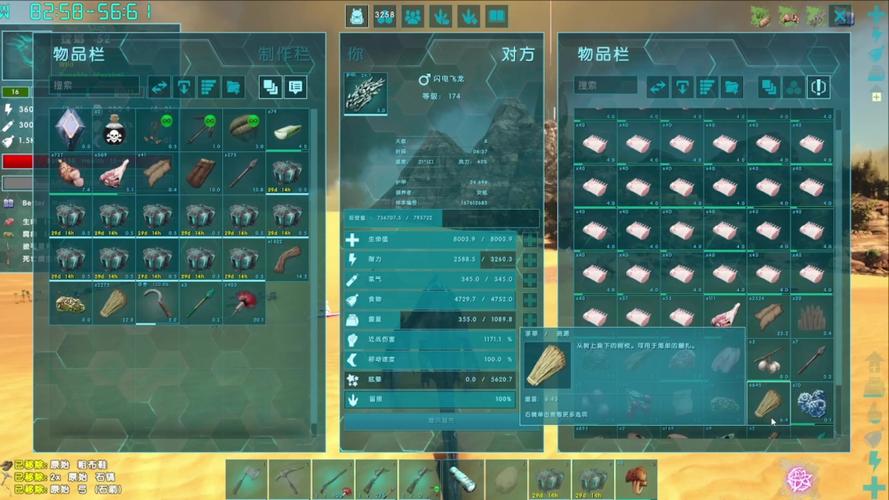This screenshot has height=500, width=889.
Task: Click the player inventory search box
Action: (95, 87)
